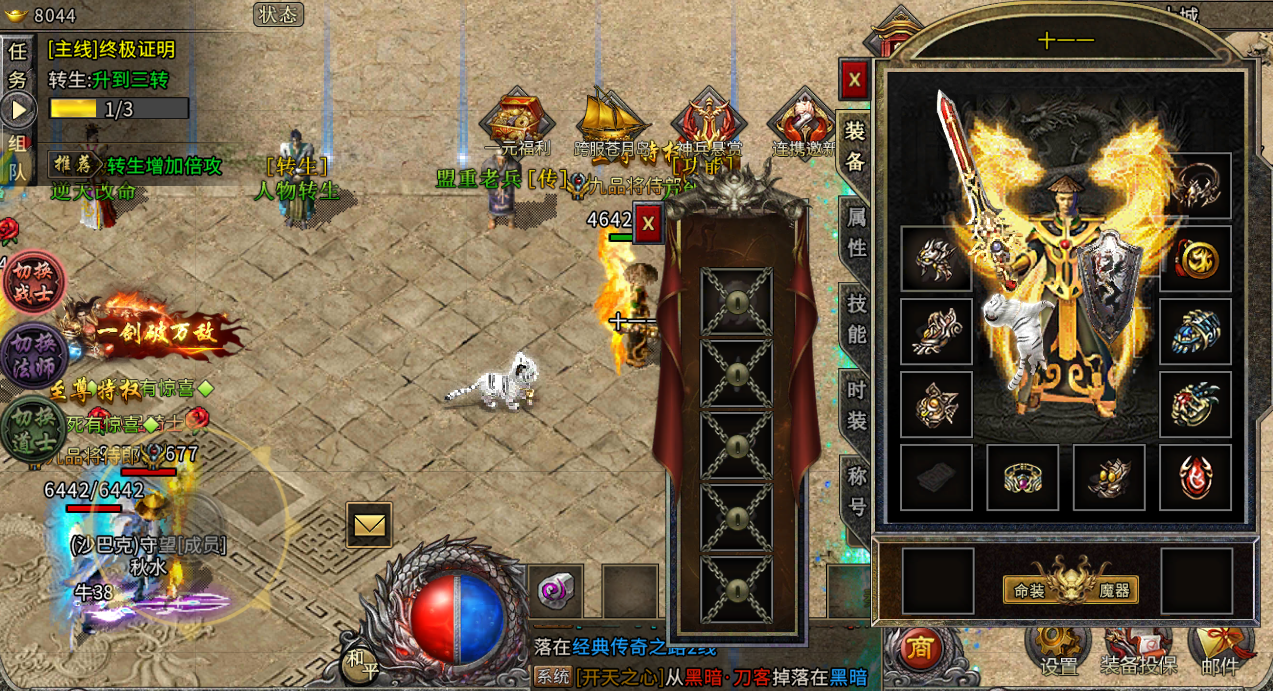The image size is (1273, 691).
Task: Switch class with 切换战士 button
Action: point(33,283)
